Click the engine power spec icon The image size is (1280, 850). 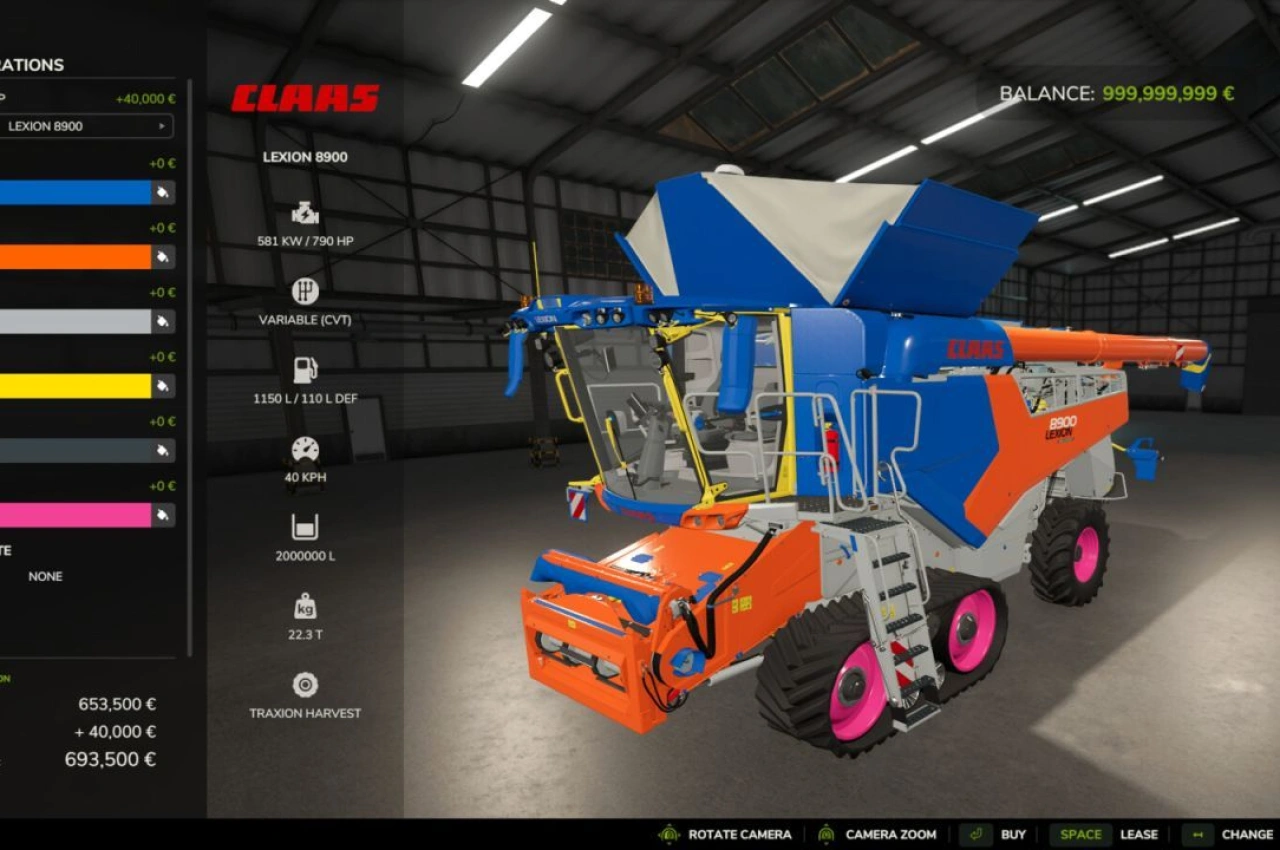pyautogui.click(x=303, y=211)
